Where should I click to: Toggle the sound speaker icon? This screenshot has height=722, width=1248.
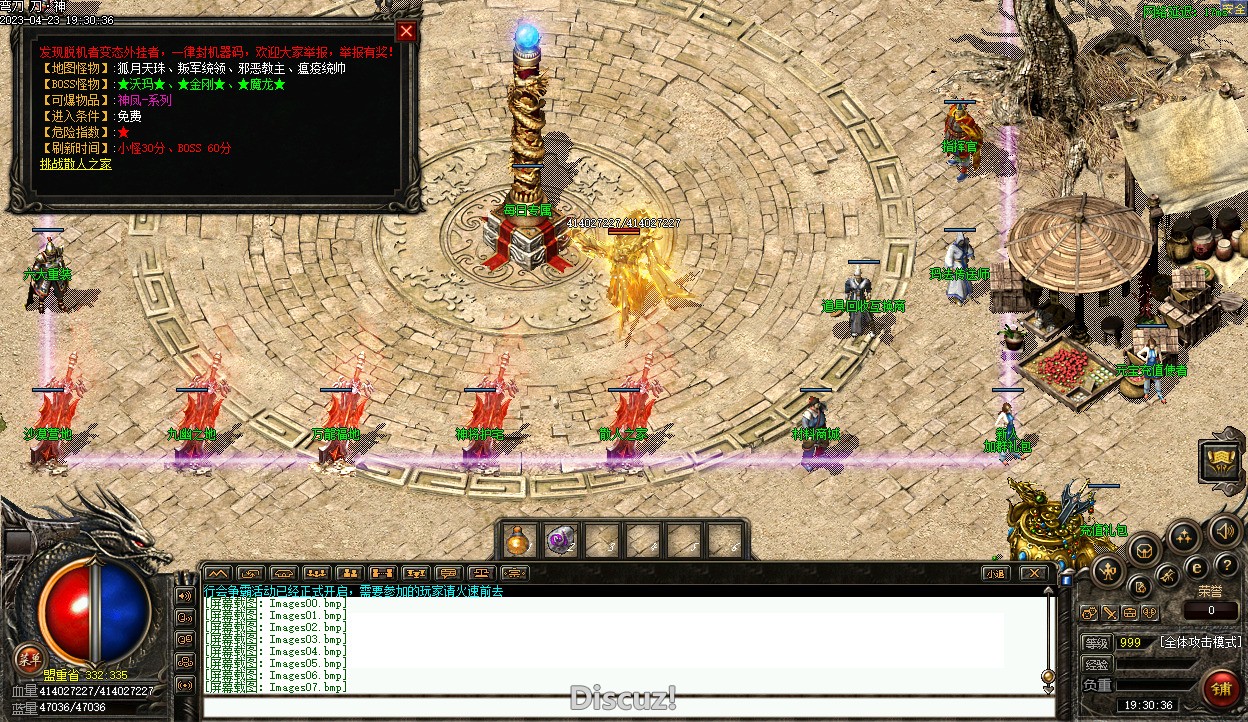click(x=1224, y=530)
